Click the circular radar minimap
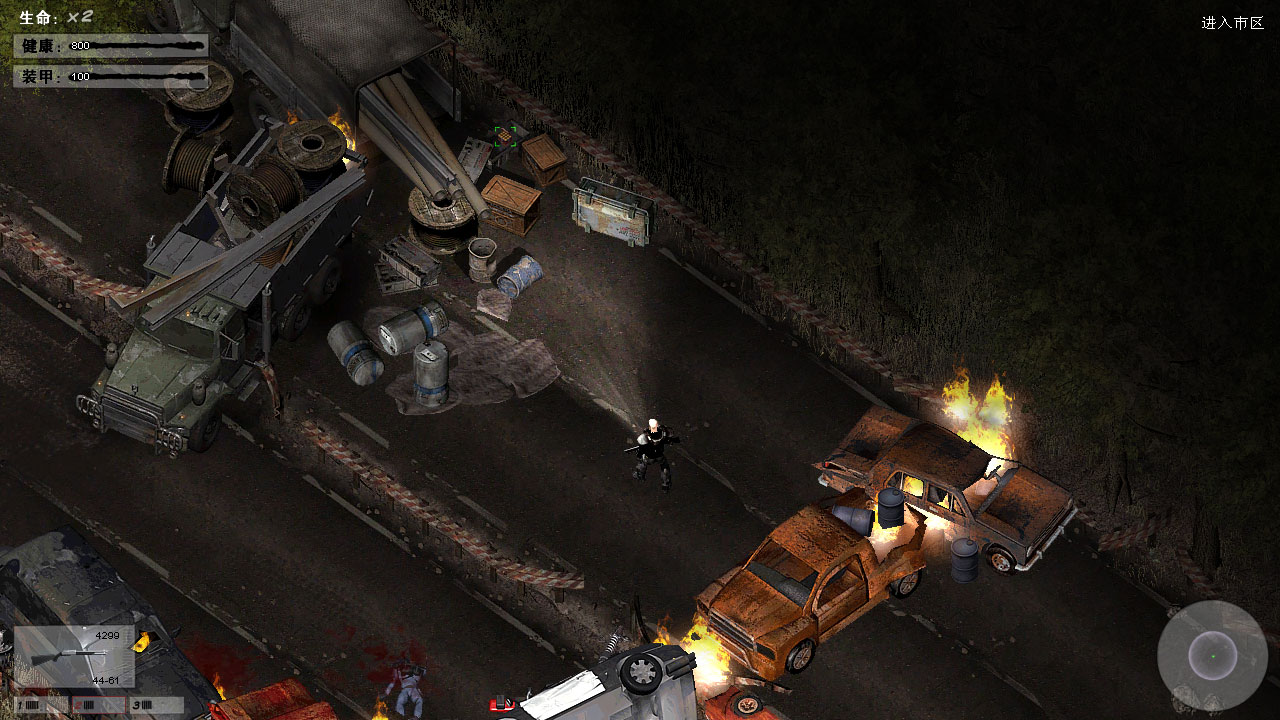 [x=1212, y=656]
